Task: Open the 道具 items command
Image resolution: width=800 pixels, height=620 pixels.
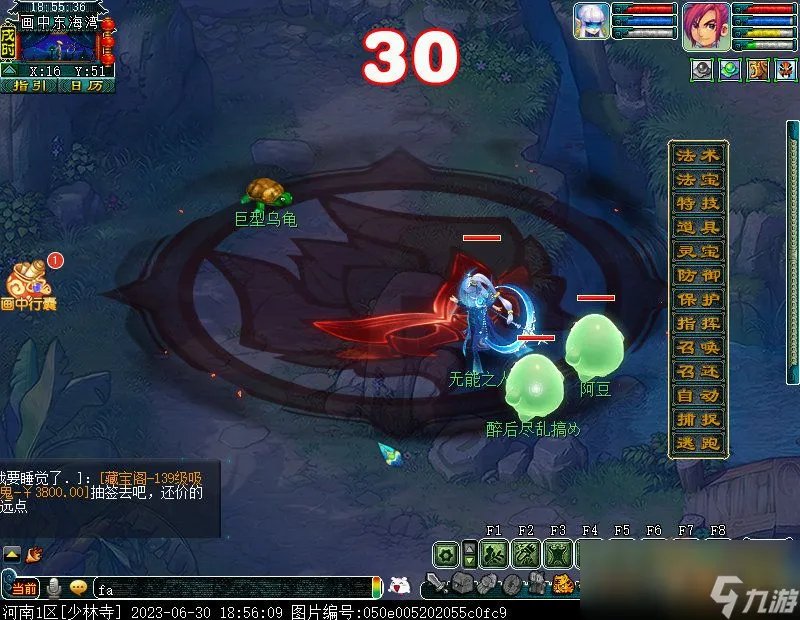Action: coord(698,228)
